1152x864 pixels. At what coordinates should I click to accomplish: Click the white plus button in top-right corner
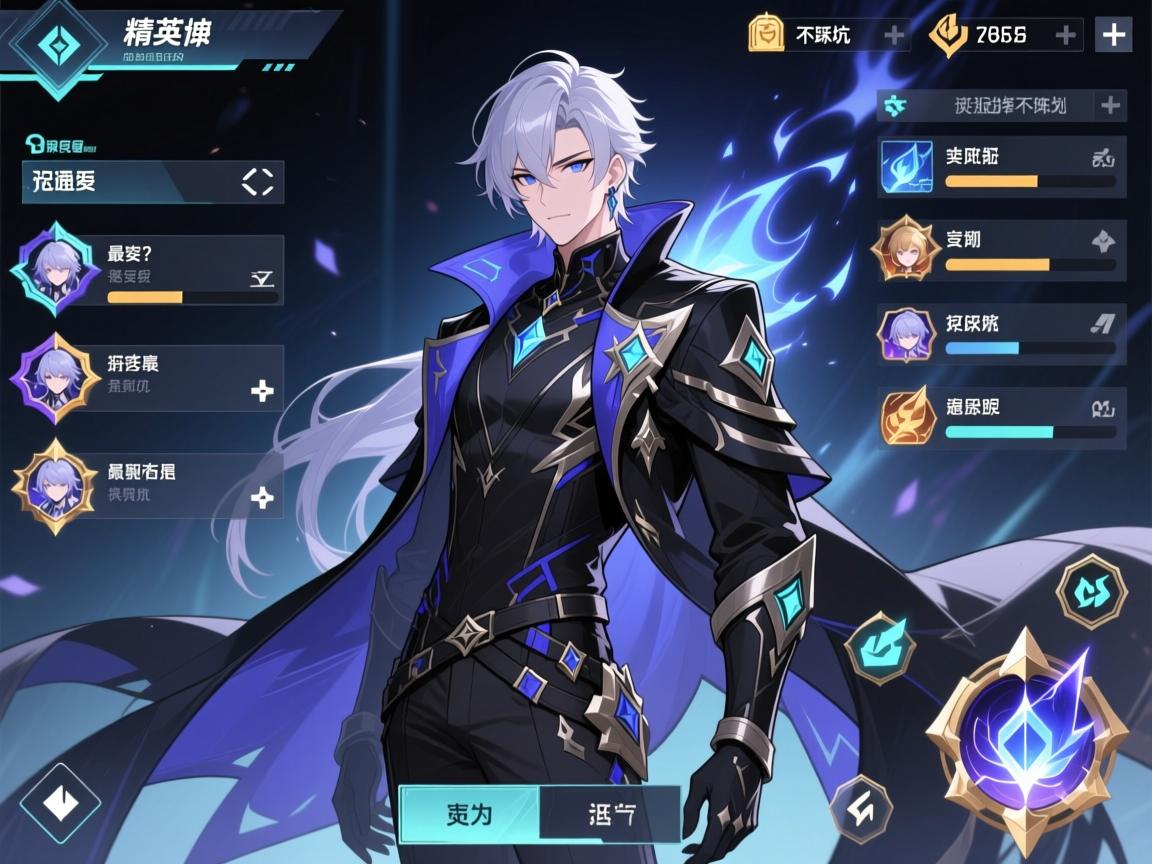pyautogui.click(x=1114, y=34)
